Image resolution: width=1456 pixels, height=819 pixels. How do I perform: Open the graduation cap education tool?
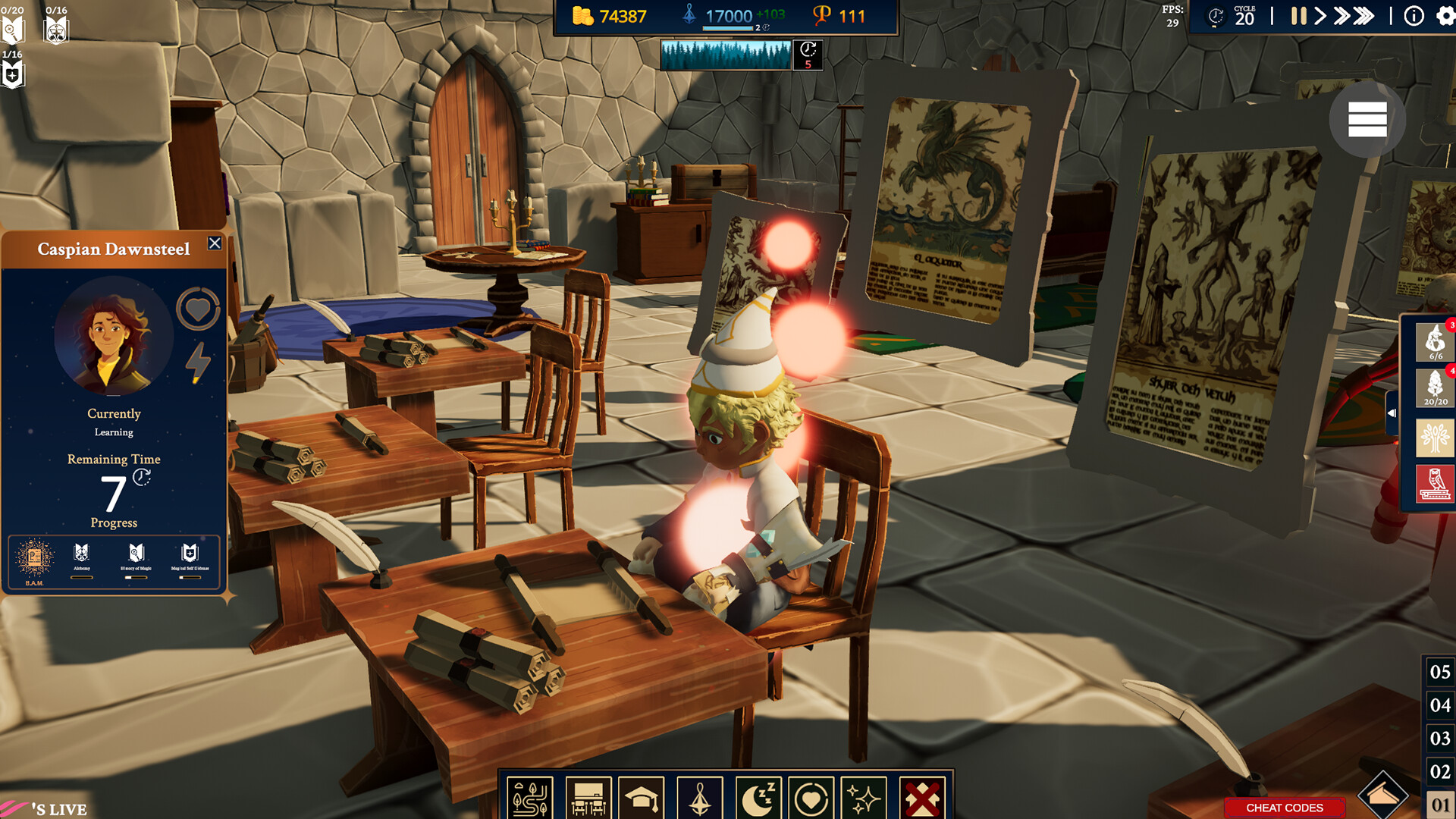coord(641,797)
